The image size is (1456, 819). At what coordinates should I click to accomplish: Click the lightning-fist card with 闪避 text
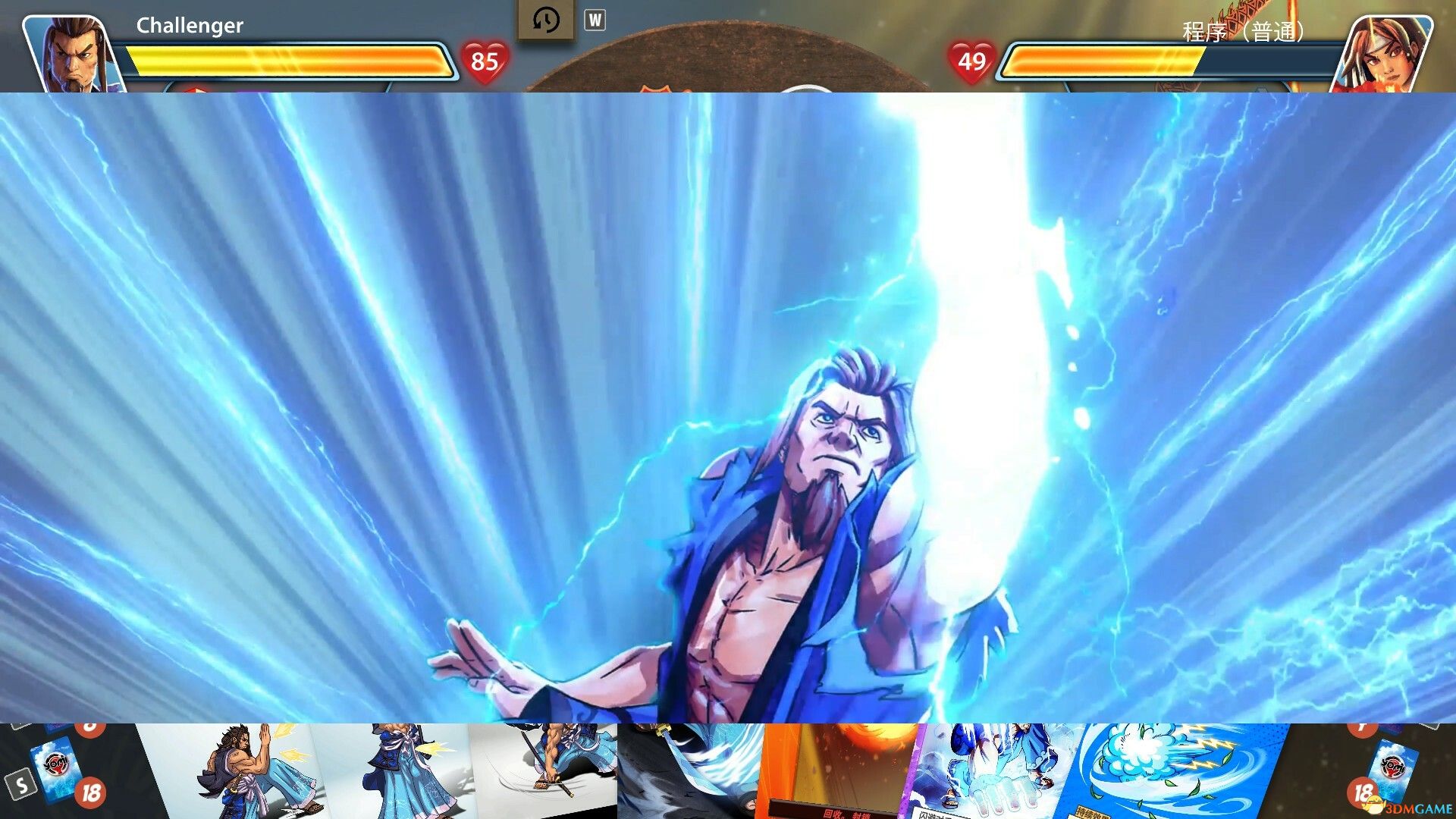pos(981,775)
